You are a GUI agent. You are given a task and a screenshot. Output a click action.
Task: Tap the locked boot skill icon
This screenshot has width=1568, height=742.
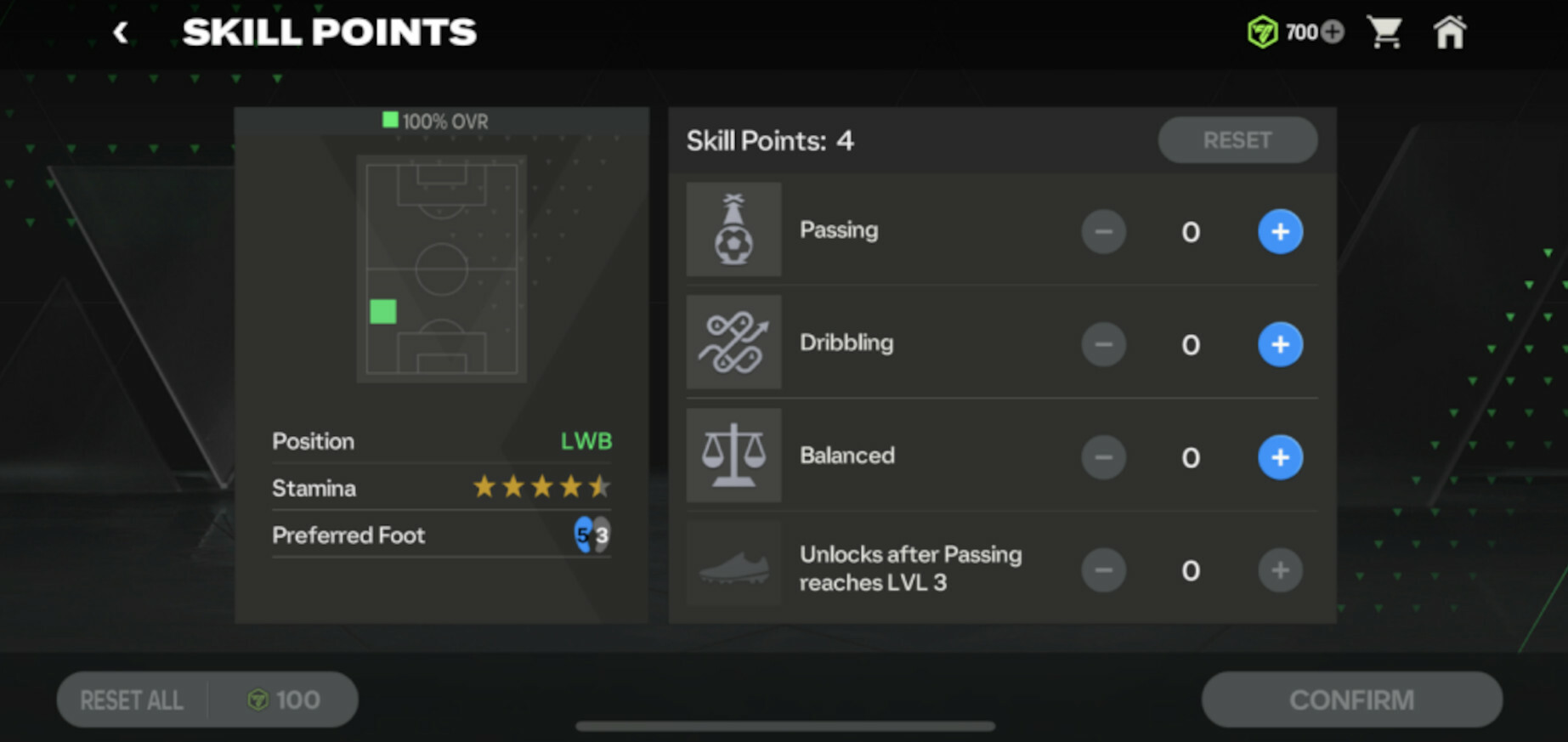tap(733, 567)
